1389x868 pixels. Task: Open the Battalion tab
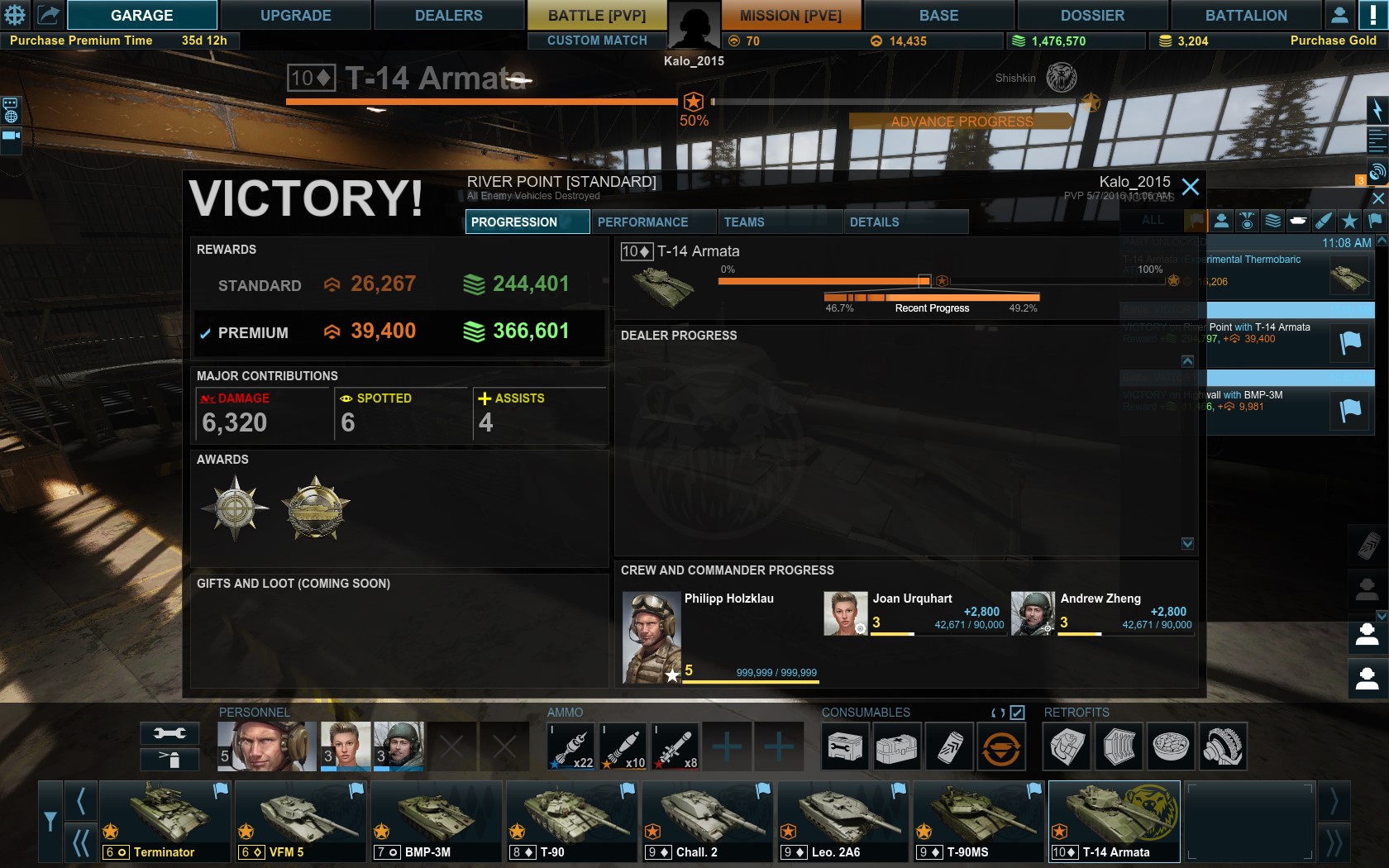tap(1245, 15)
